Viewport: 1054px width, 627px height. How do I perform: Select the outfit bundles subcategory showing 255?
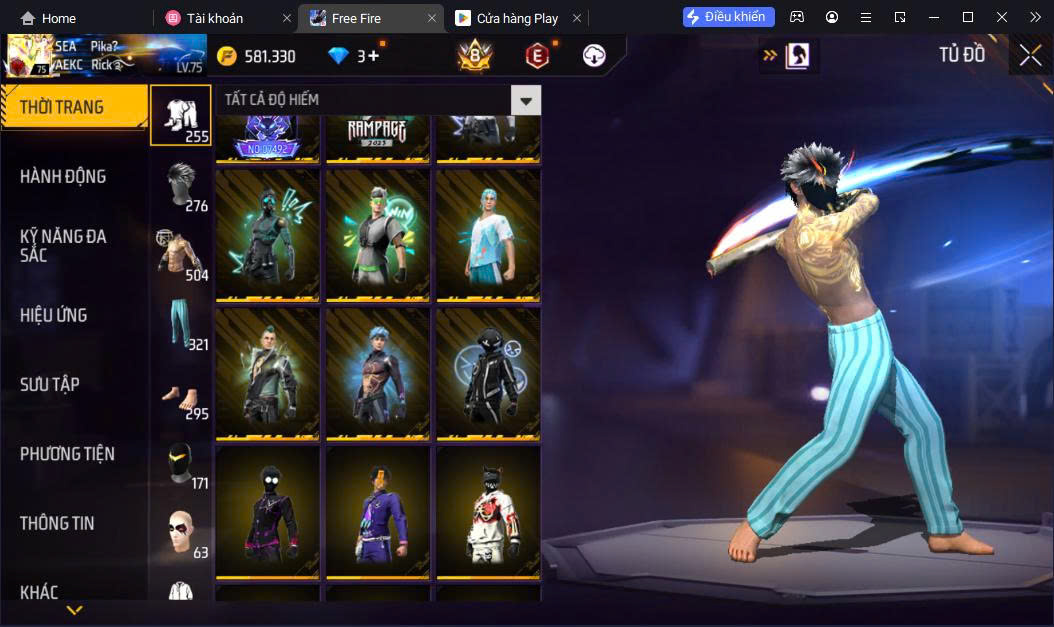coord(181,115)
